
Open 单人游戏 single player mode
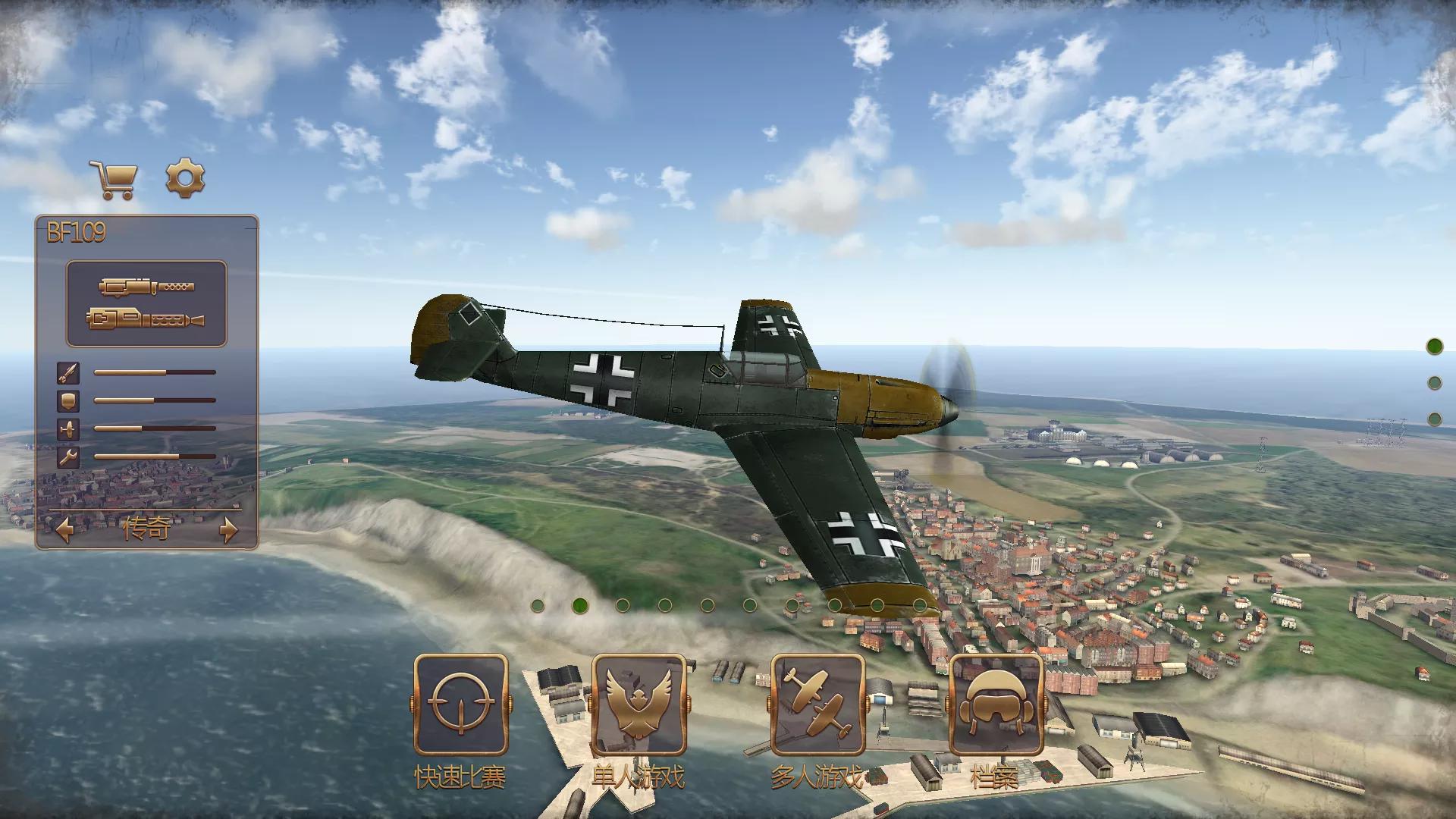[x=639, y=704]
